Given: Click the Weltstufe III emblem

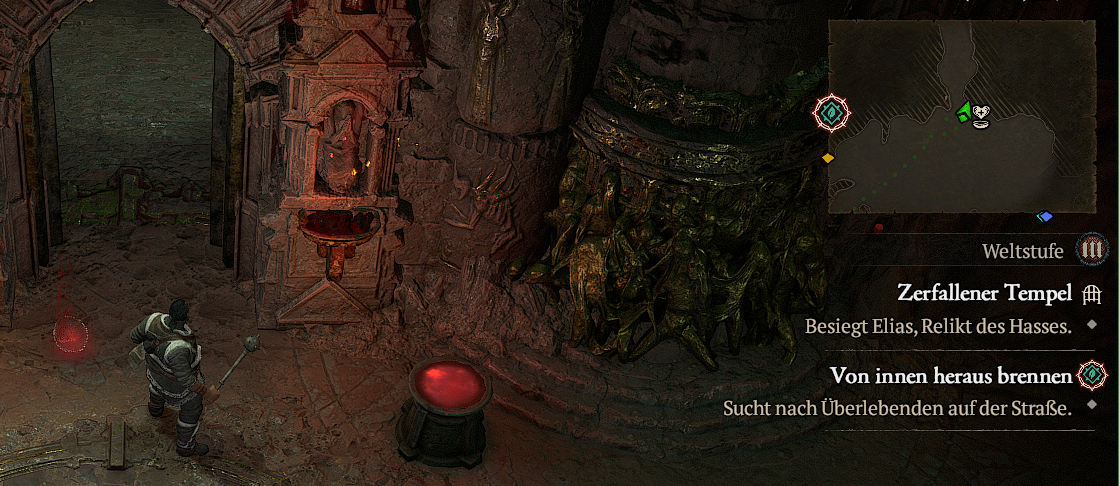Looking at the screenshot, I should click(x=1091, y=250).
